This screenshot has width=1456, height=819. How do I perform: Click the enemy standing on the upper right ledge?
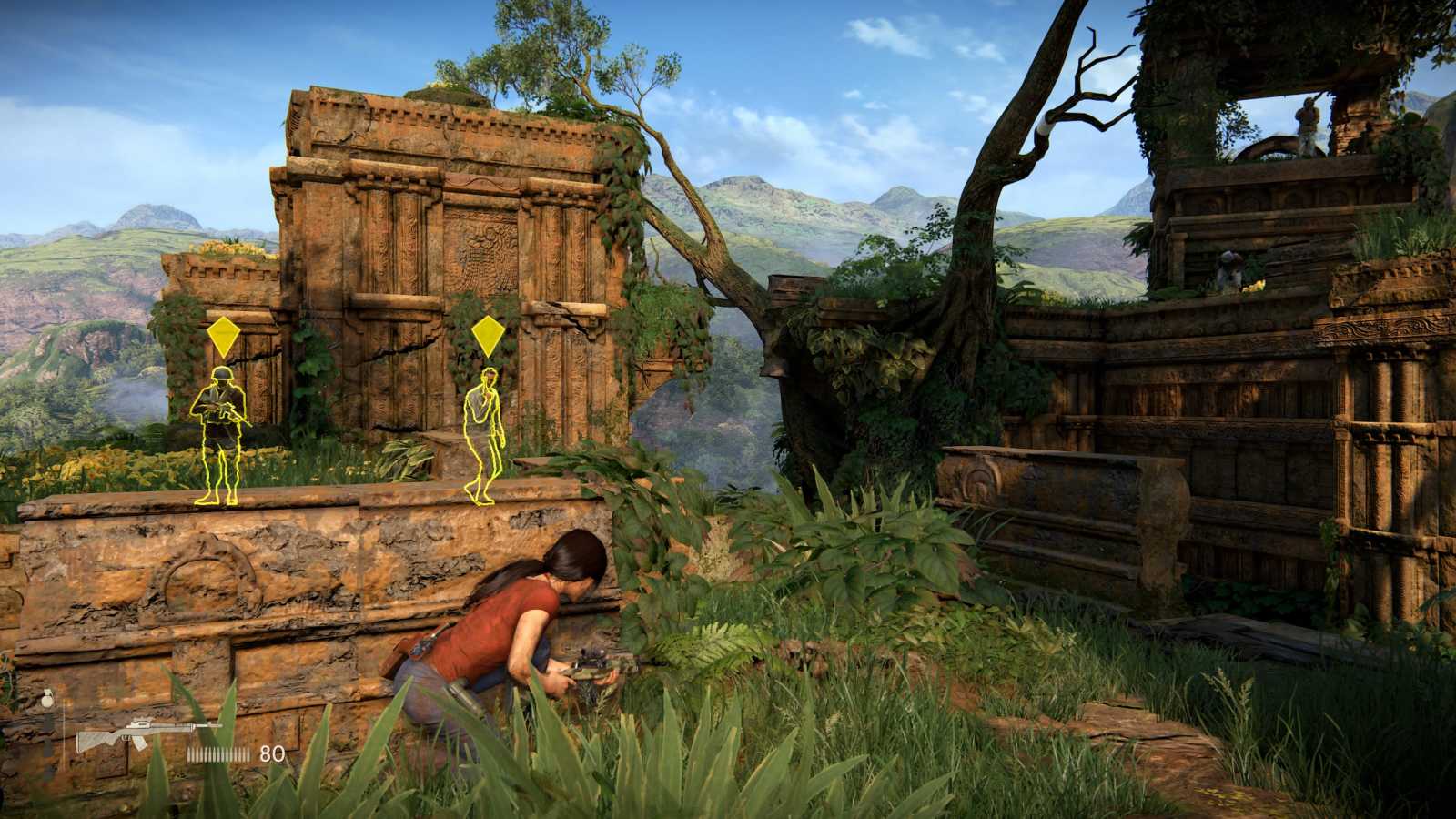(1307, 118)
